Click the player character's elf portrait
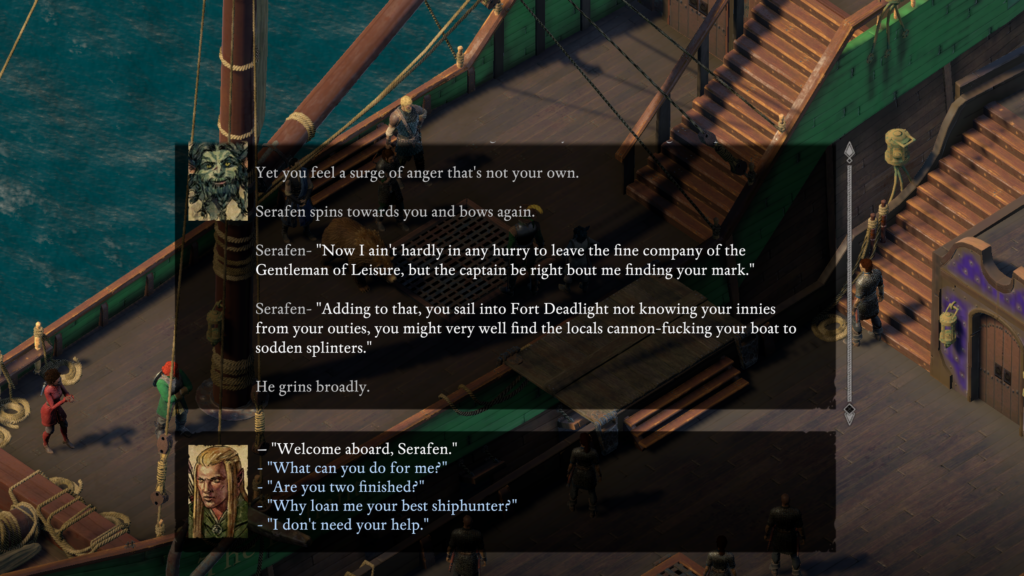Image resolution: width=1024 pixels, height=576 pixels. 218,490
